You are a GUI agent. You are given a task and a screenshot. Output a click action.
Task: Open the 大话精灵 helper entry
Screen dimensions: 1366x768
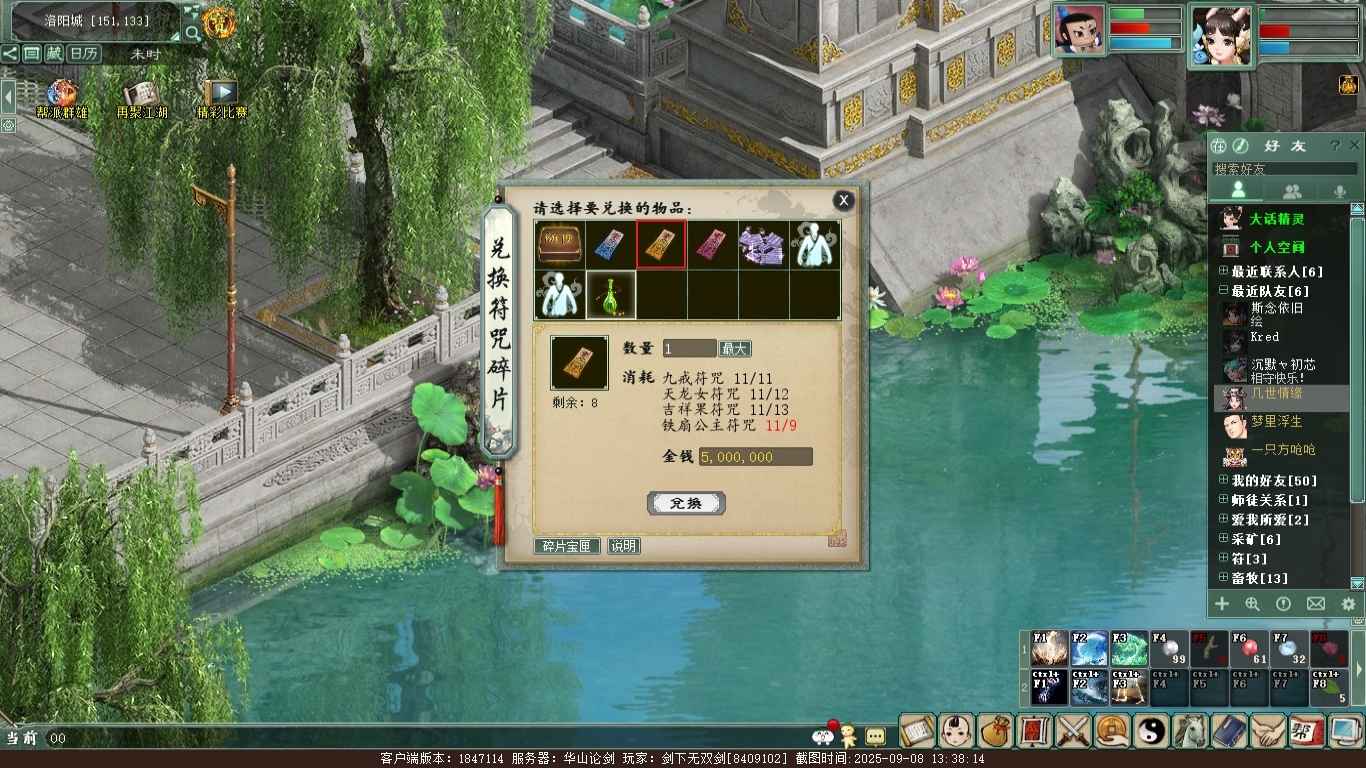[x=1276, y=219]
